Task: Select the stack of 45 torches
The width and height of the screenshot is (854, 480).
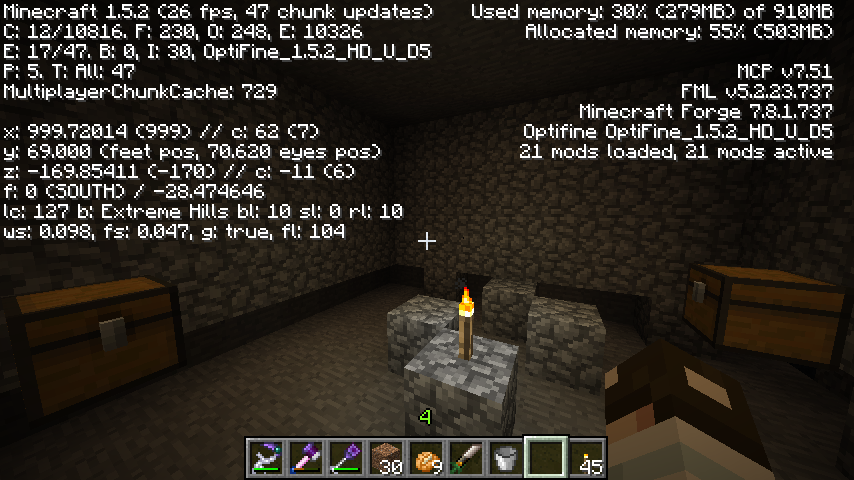Action: point(586,457)
